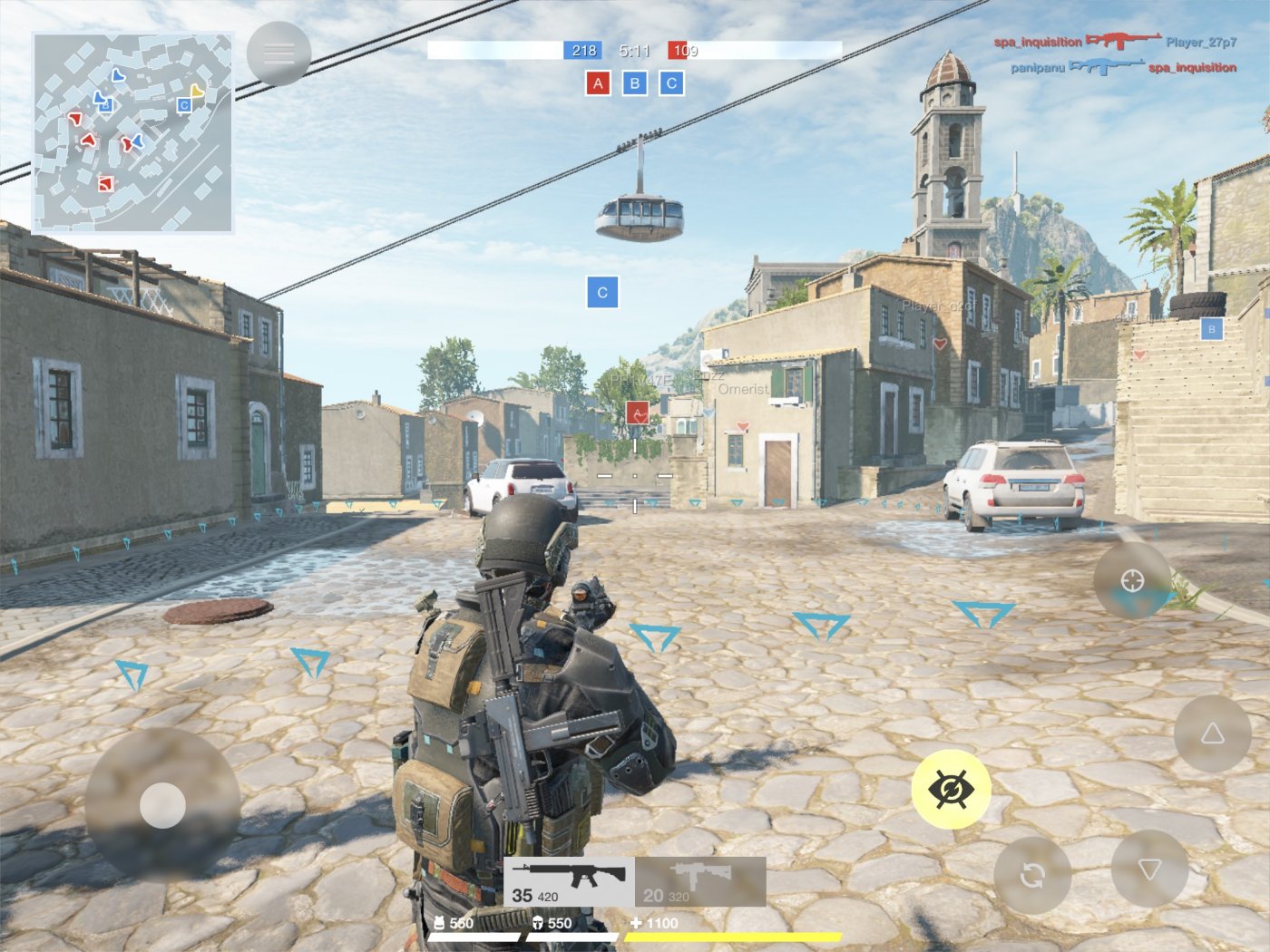1270x952 pixels.
Task: Select capture point C square under timer
Action: 671,83
